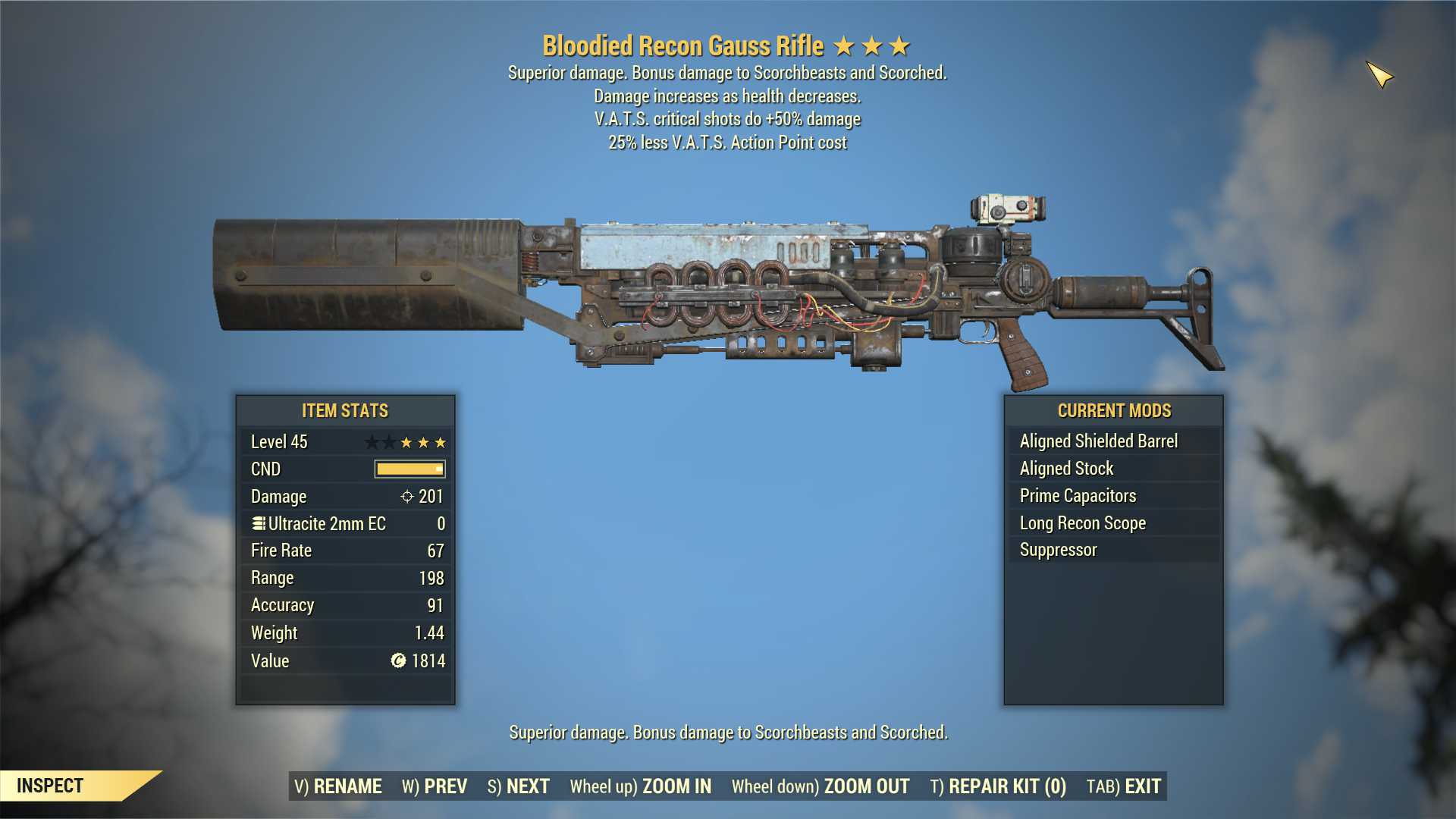Click a grey star in the Level 45 row
This screenshot has width=1456, height=819.
(x=372, y=441)
